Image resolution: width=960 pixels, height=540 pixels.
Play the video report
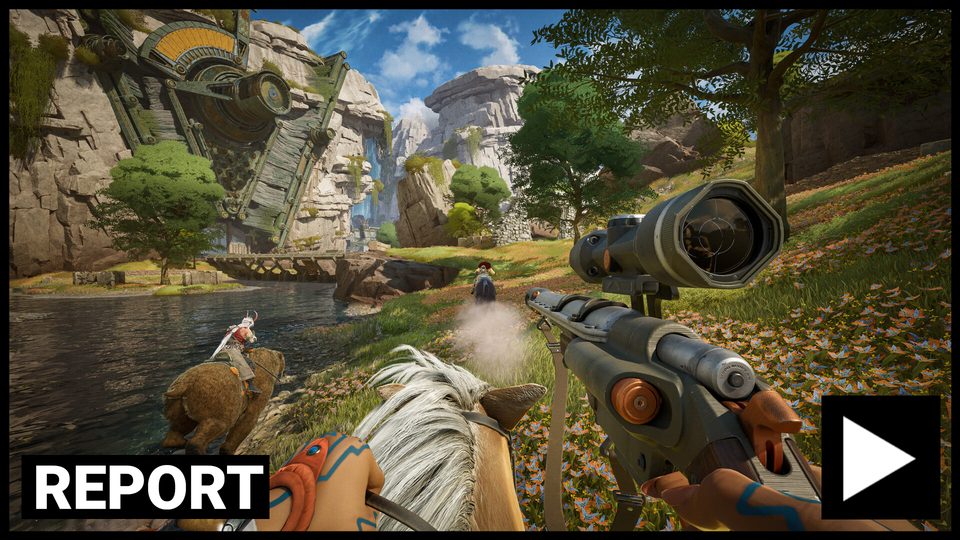[880, 457]
